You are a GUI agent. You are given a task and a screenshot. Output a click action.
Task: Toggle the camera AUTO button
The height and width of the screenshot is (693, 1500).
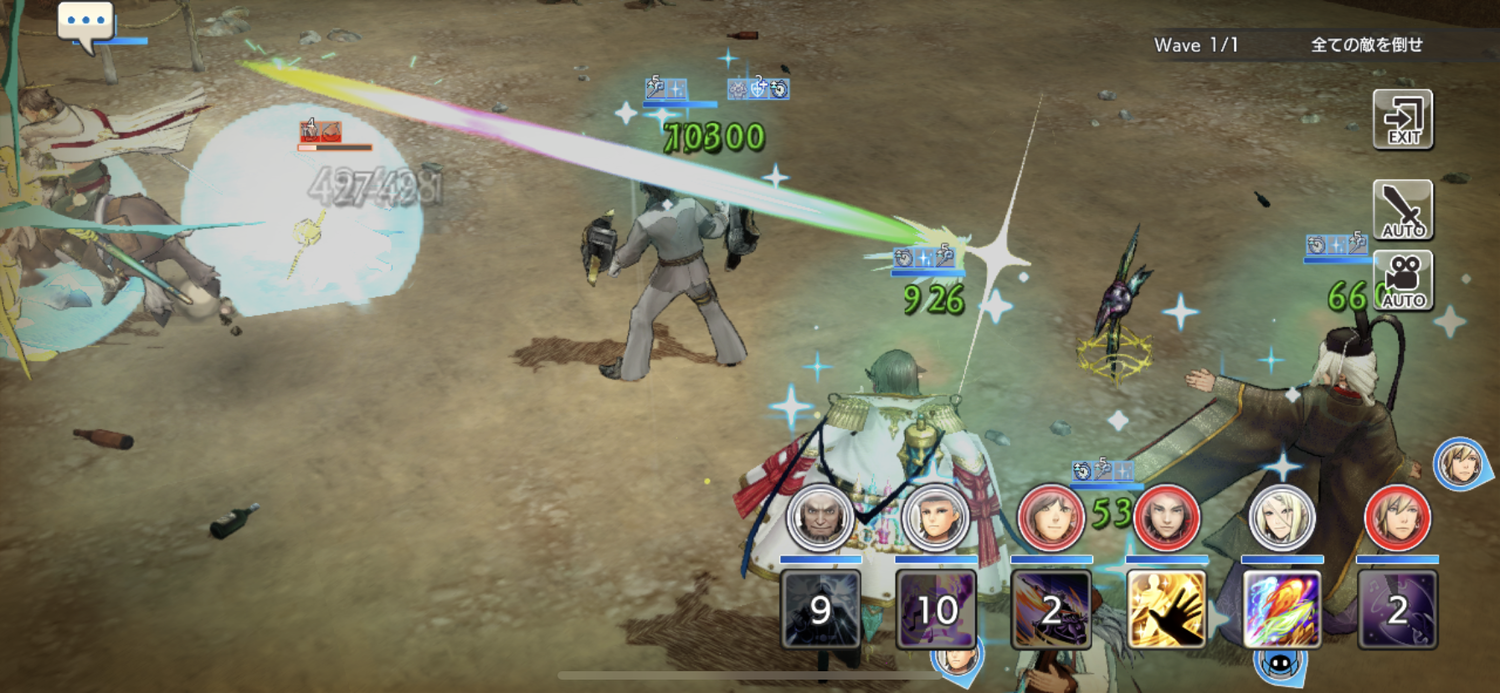point(1402,281)
